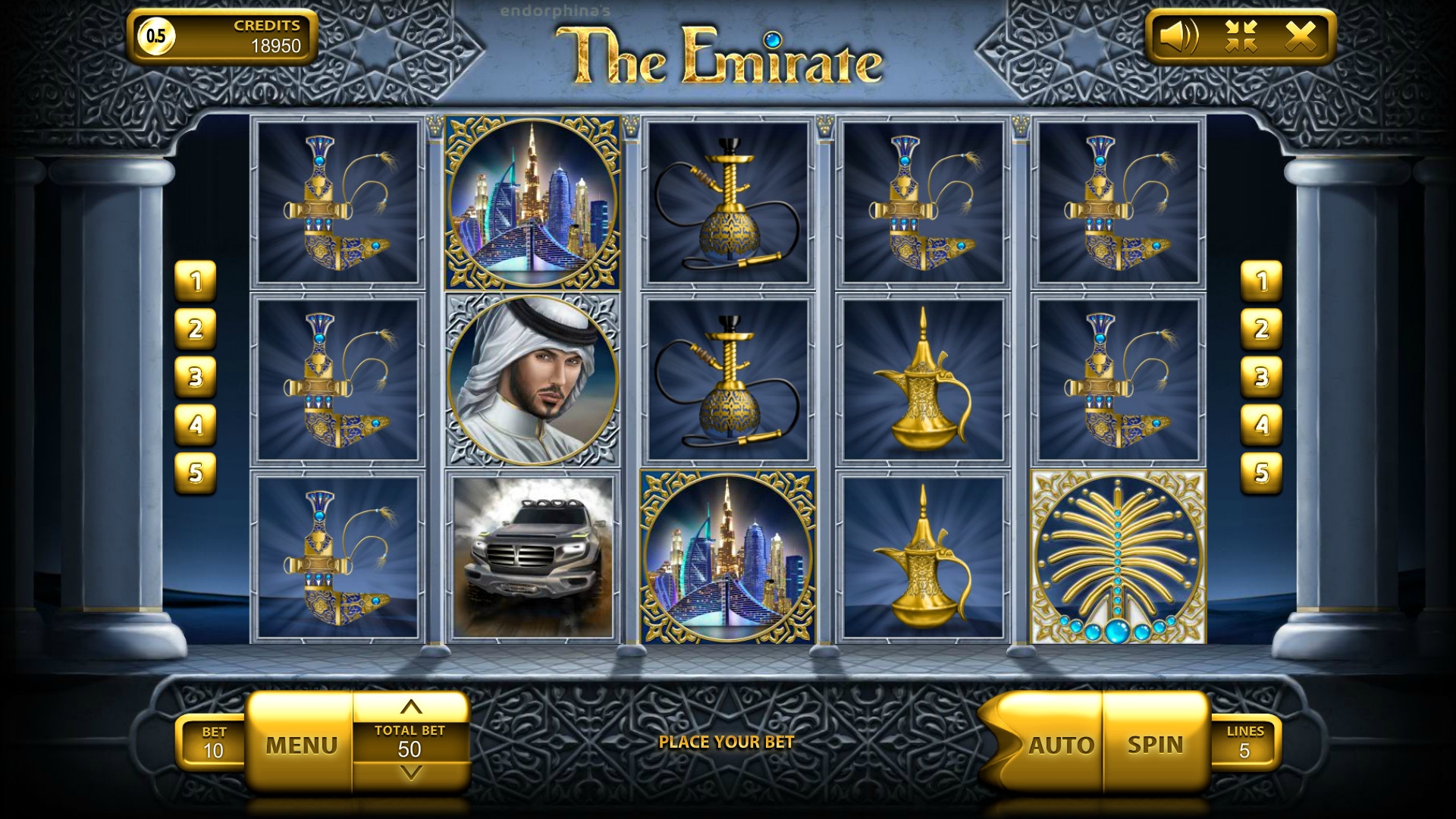Image resolution: width=1456 pixels, height=819 pixels.
Task: Select payline 5 on the left side
Action: [x=196, y=472]
